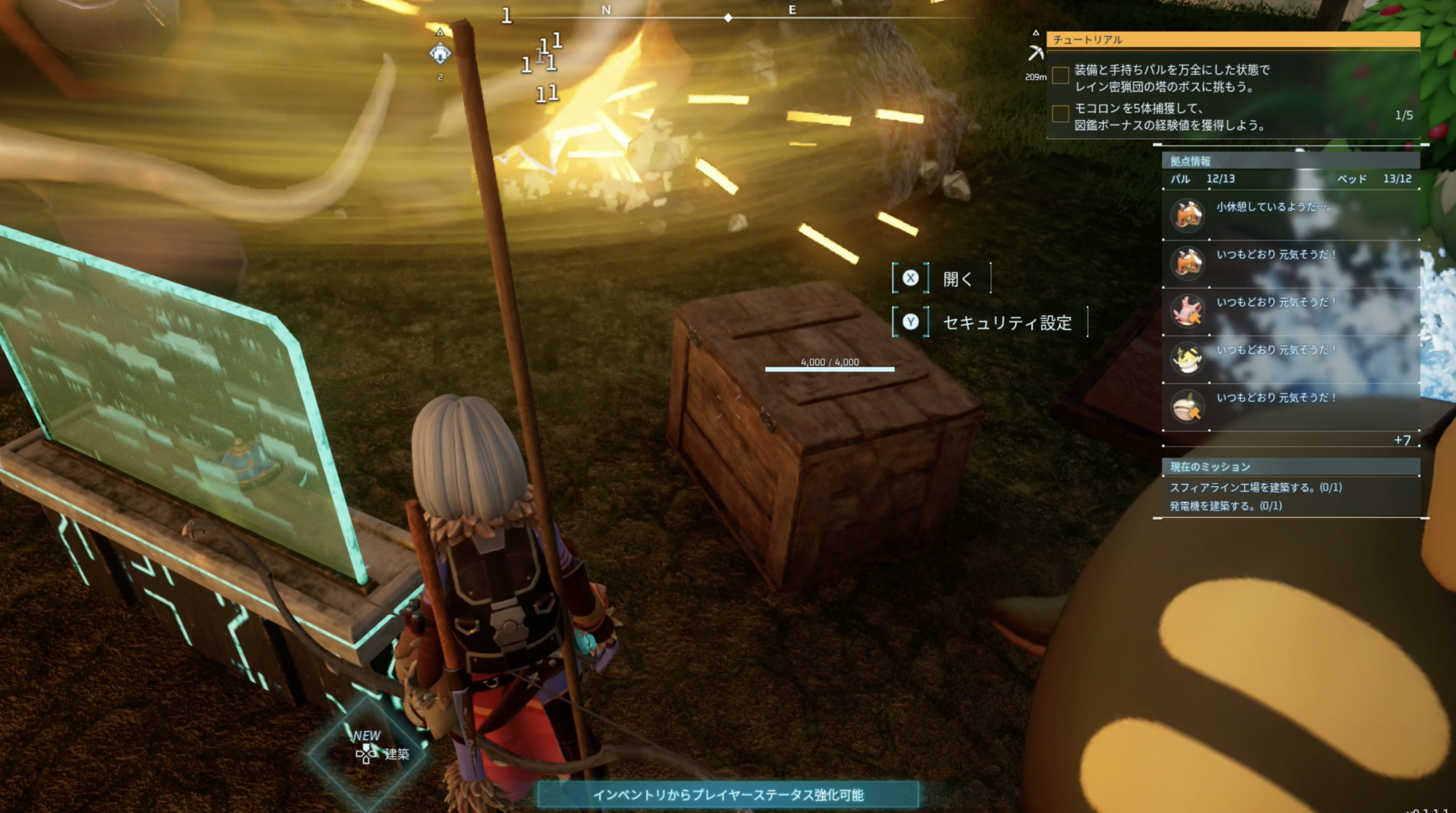Image resolution: width=1456 pixels, height=813 pixels.
Task: Open the 拠点情報 base info header
Action: tap(1289, 161)
